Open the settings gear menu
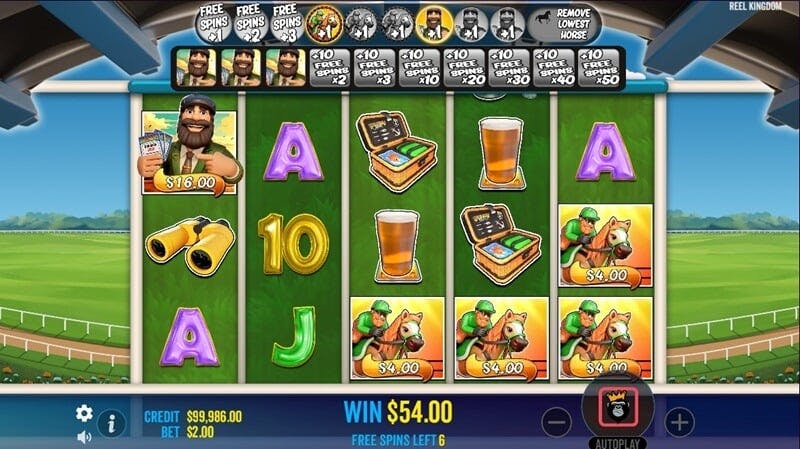Viewport: 800px width, 449px height. (x=84, y=412)
